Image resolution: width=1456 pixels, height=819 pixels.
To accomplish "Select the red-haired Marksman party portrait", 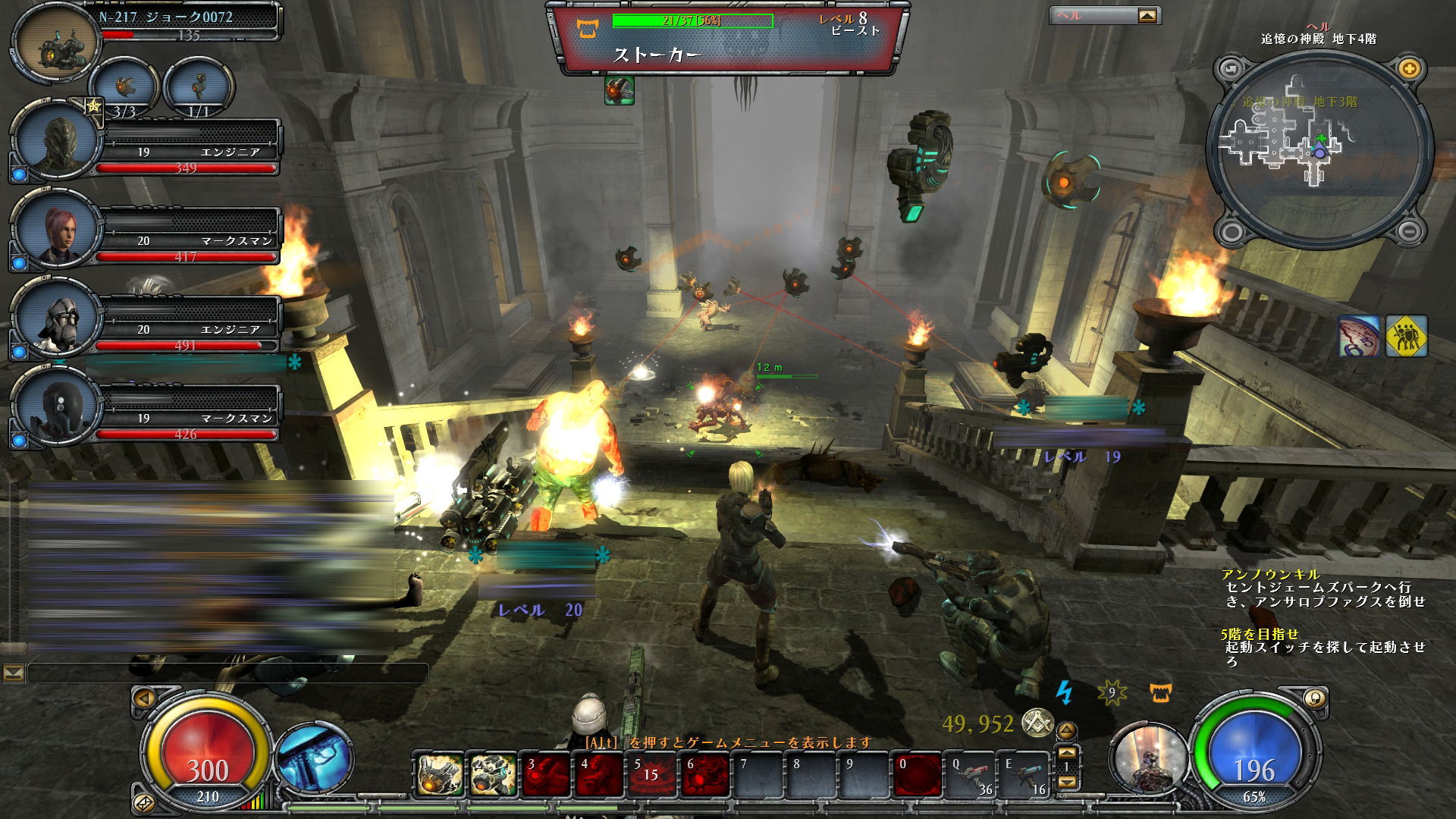I will (x=58, y=231).
